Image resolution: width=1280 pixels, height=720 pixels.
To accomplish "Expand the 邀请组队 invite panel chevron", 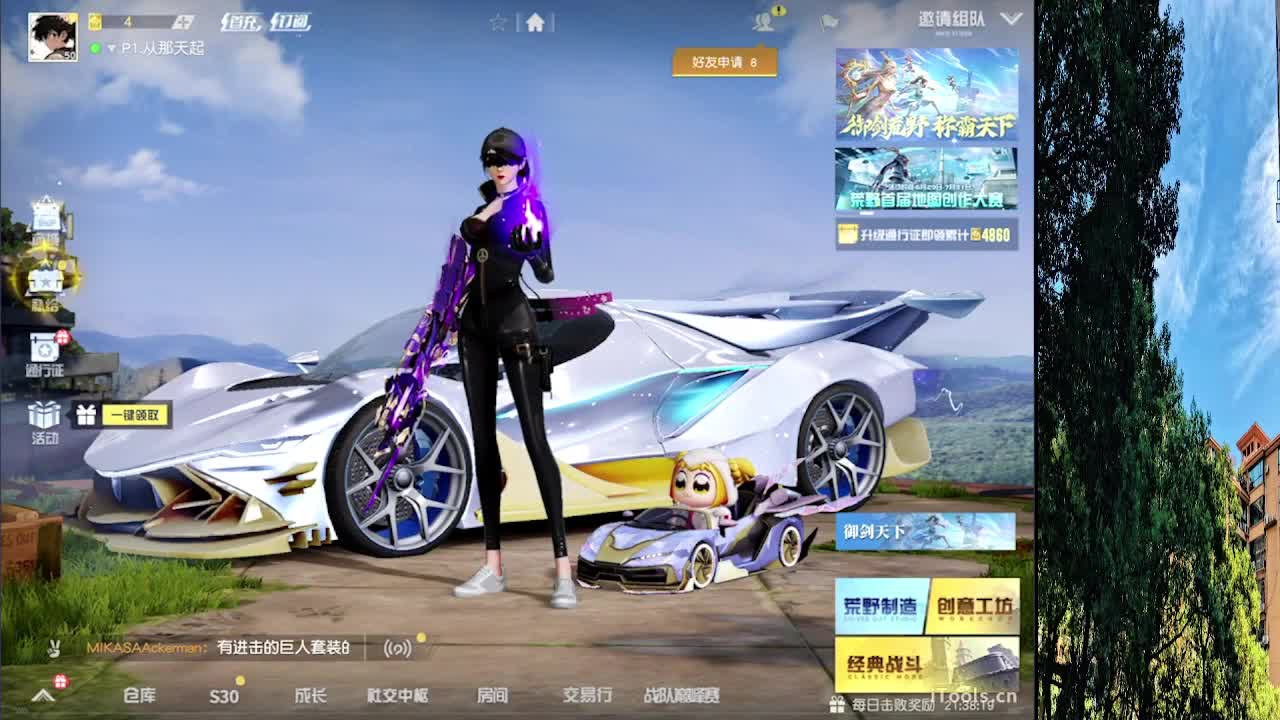I will point(1011,18).
